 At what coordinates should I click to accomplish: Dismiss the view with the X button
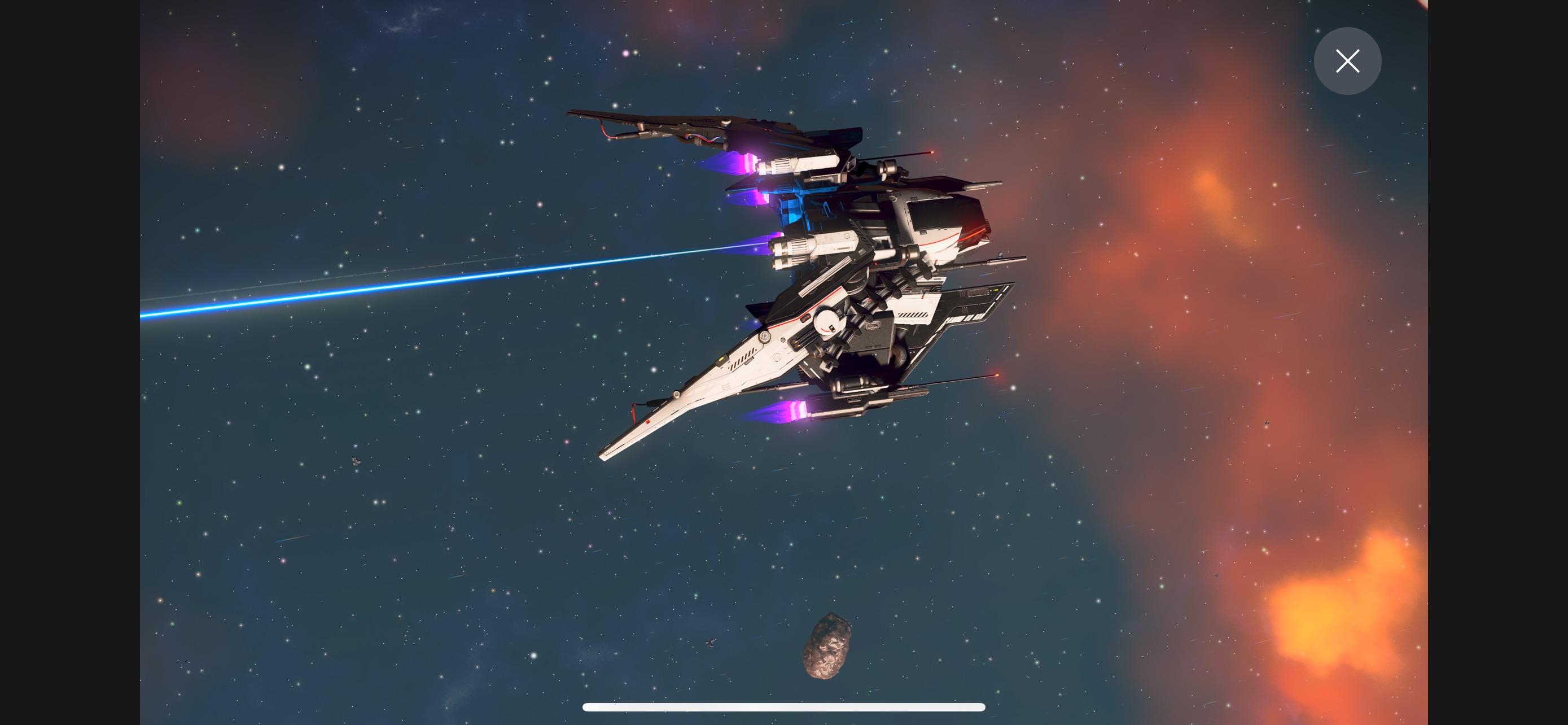(1348, 61)
